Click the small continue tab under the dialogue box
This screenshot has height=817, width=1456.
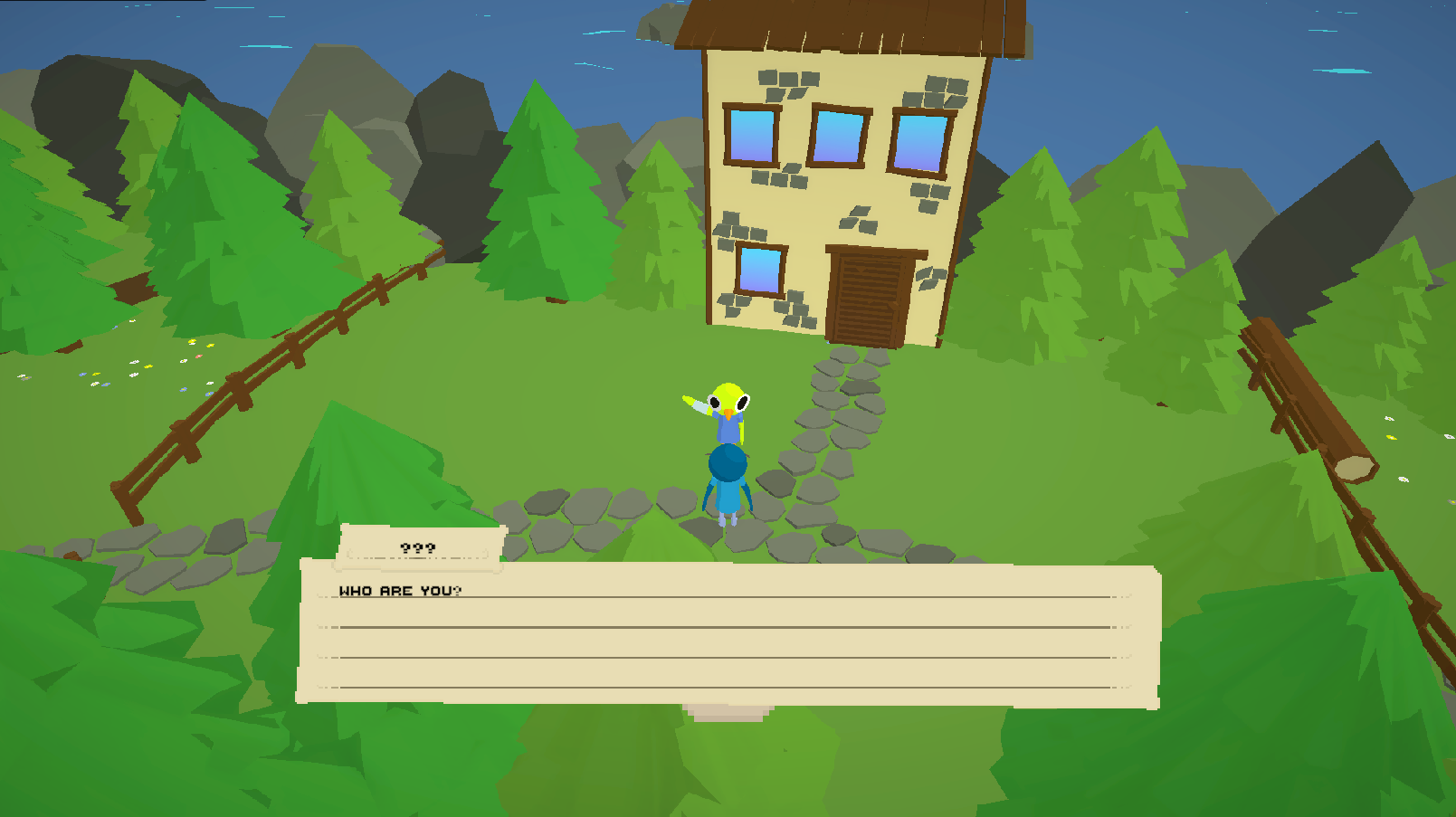[x=728, y=712]
